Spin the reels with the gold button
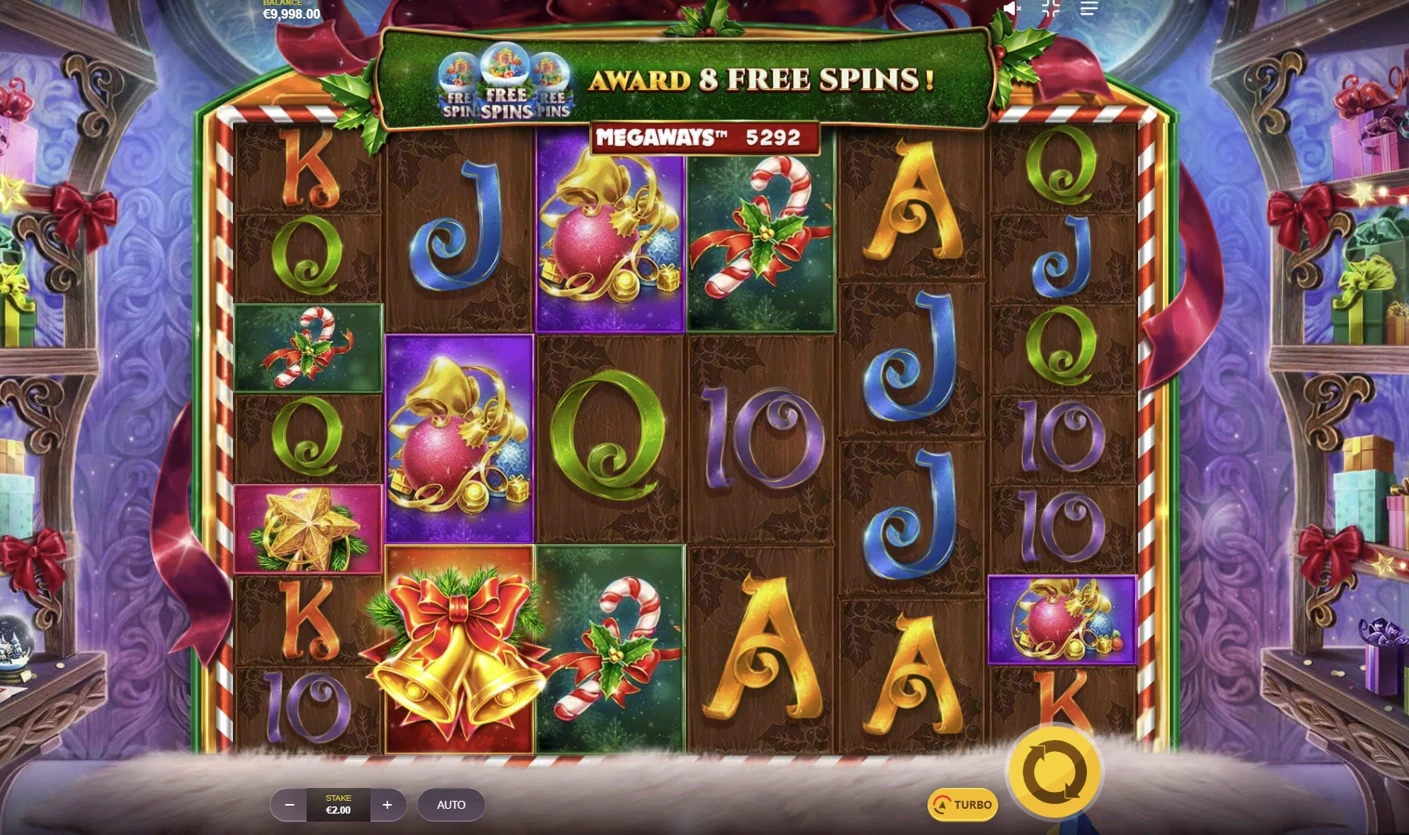Screen dimensions: 1409x835 (x=1054, y=772)
